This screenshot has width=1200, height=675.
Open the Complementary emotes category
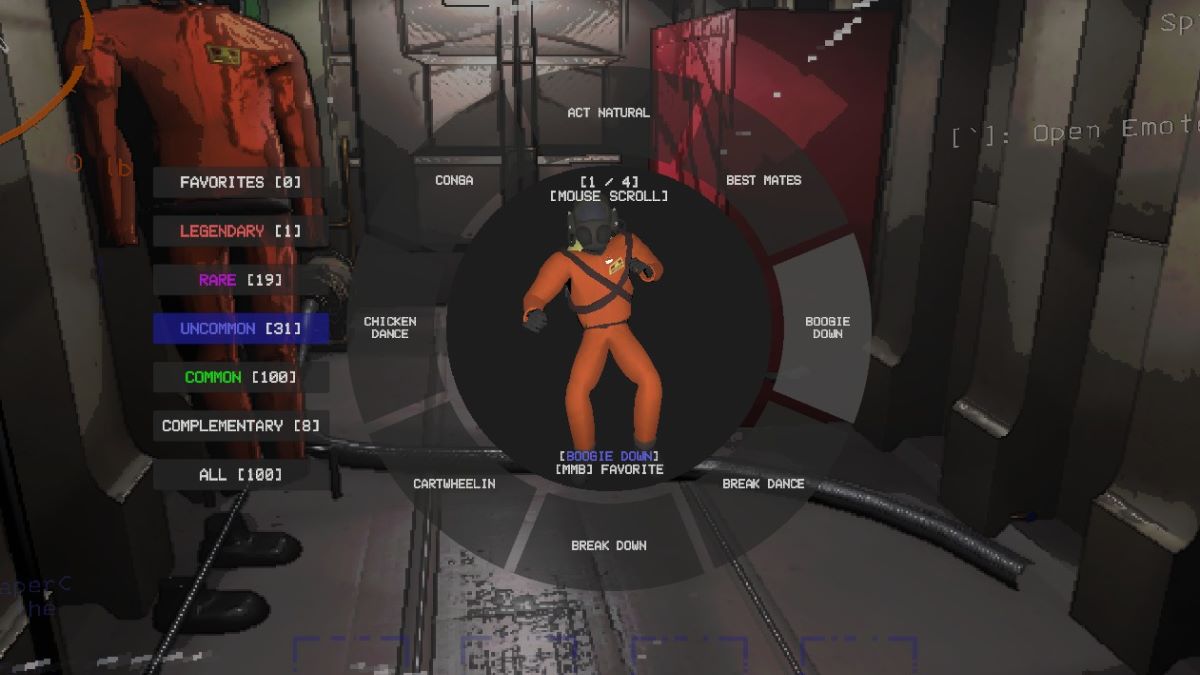point(240,425)
